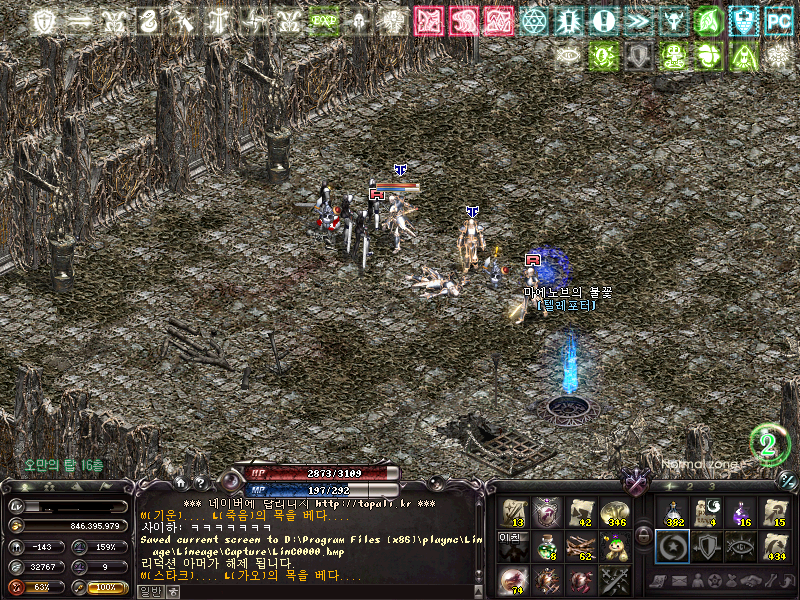The image size is (800, 600).
Task: Open the question mark help button
Action: 199,485
